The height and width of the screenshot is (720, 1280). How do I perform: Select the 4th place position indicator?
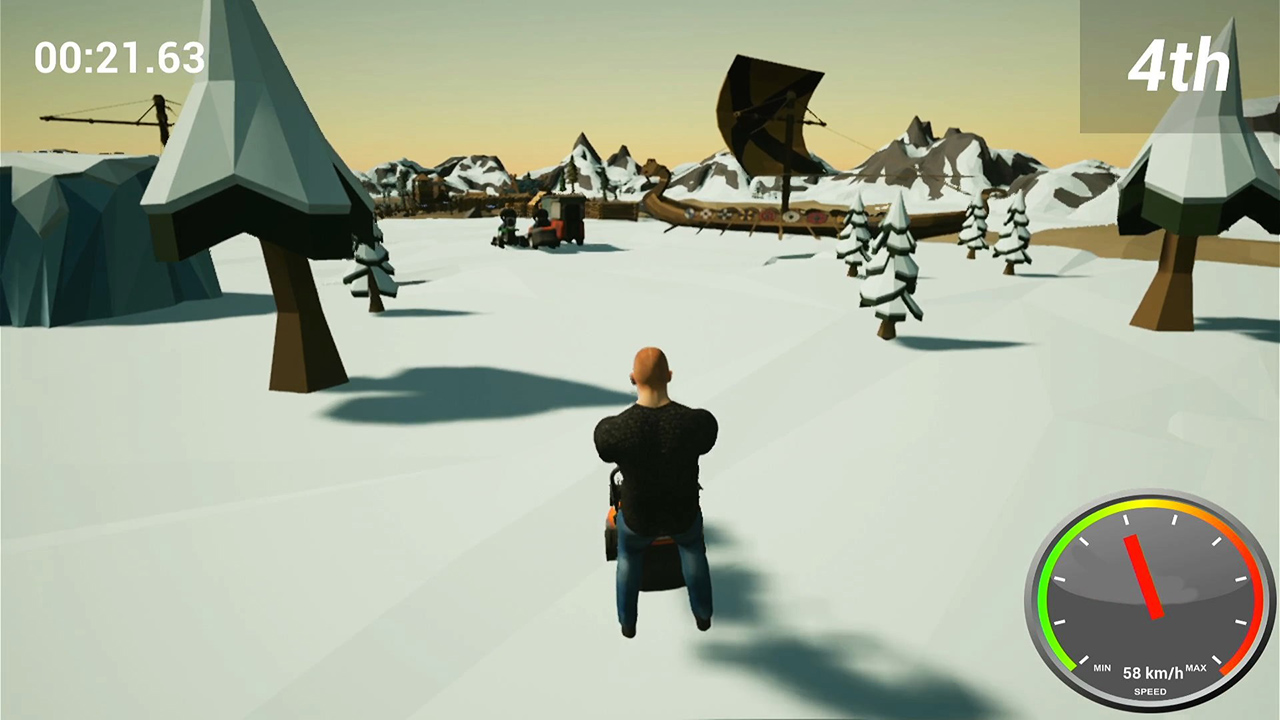pyautogui.click(x=1179, y=66)
